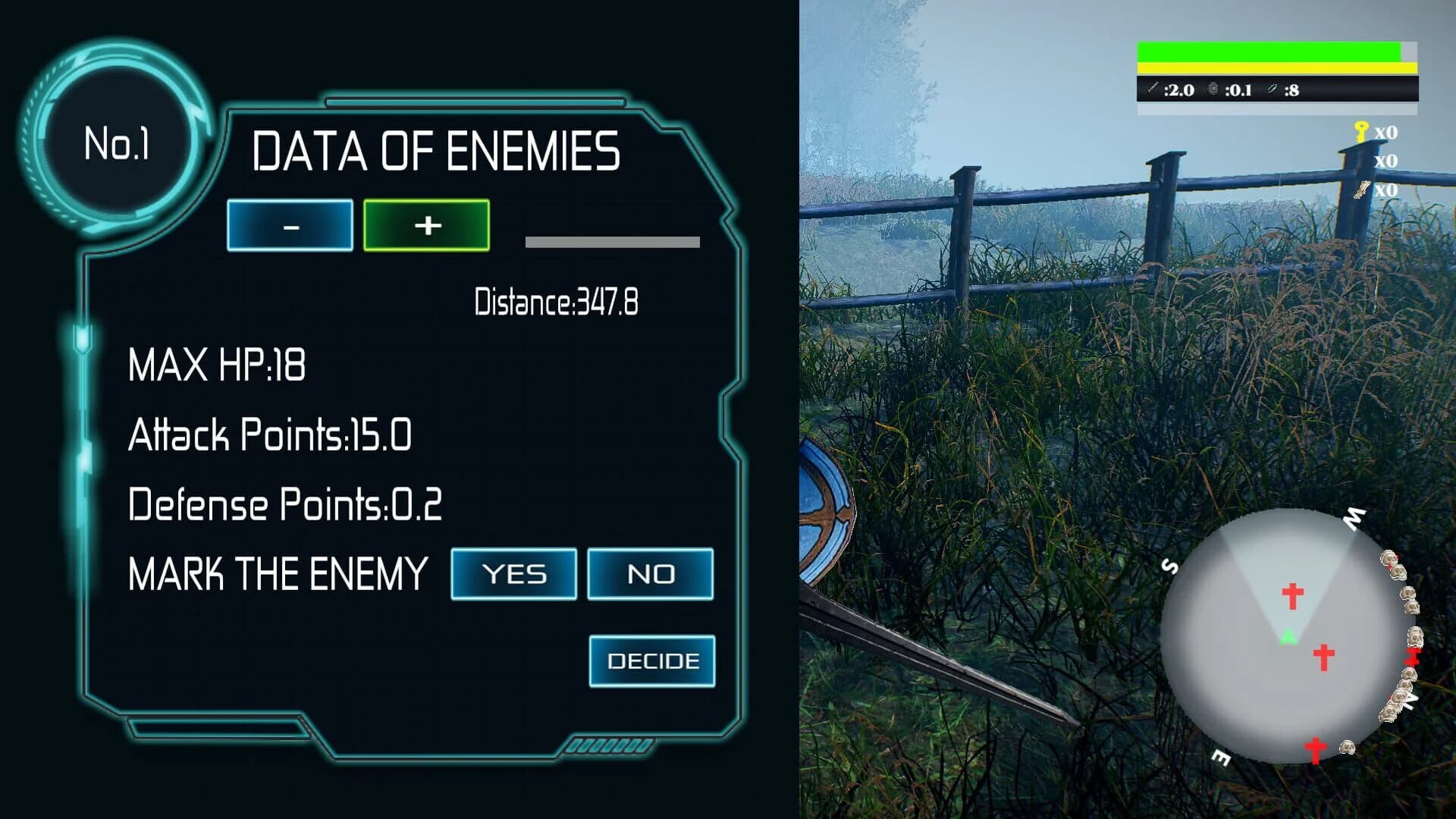
Task: Click the minus button to previous enemy
Action: [x=291, y=224]
